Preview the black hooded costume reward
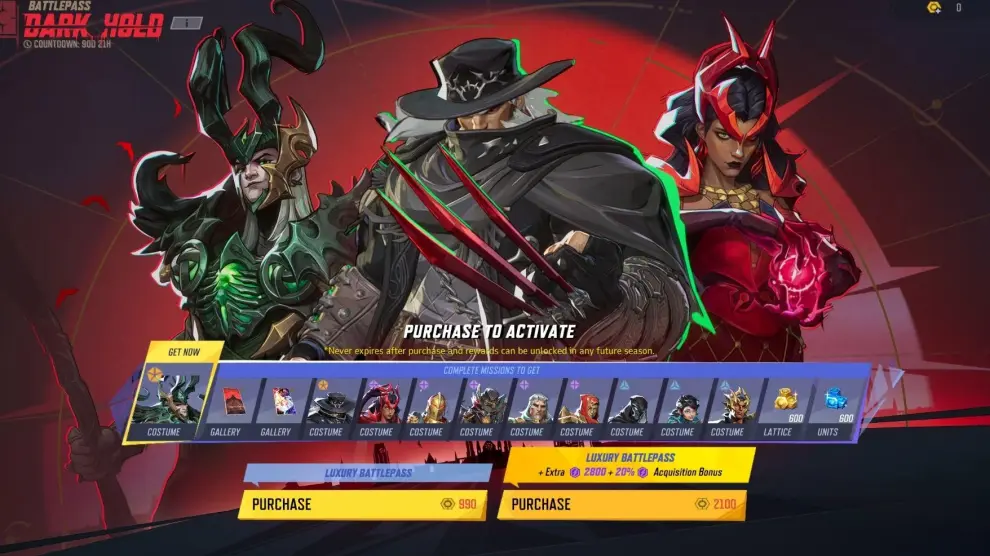Screen dimensions: 990x556 point(627,405)
